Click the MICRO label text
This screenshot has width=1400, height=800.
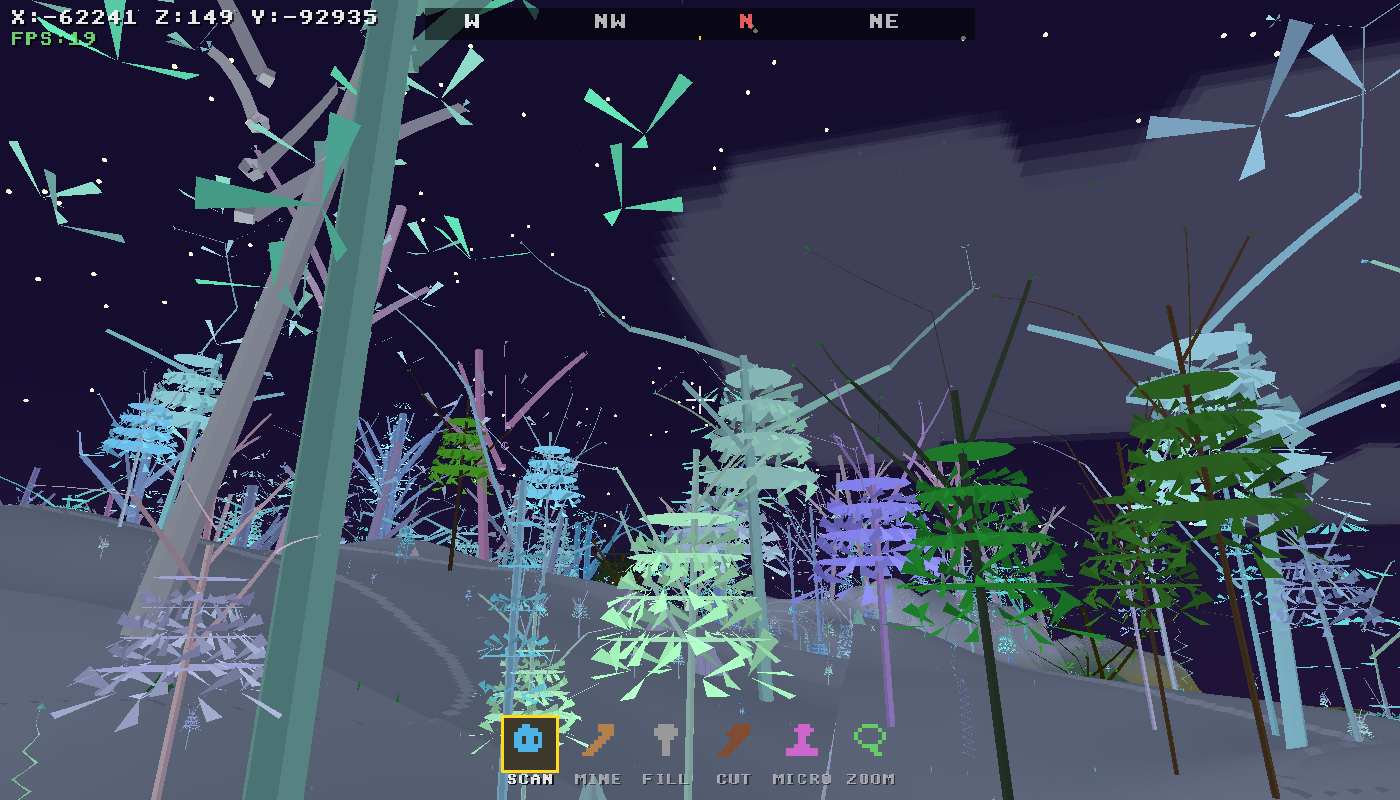(x=803, y=778)
